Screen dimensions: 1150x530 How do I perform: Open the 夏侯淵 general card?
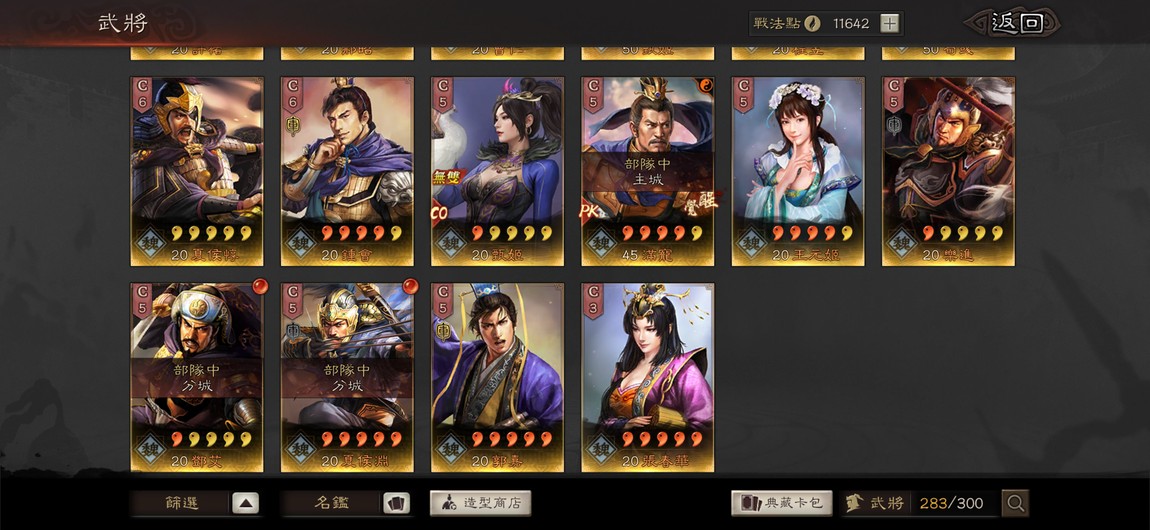(347, 377)
